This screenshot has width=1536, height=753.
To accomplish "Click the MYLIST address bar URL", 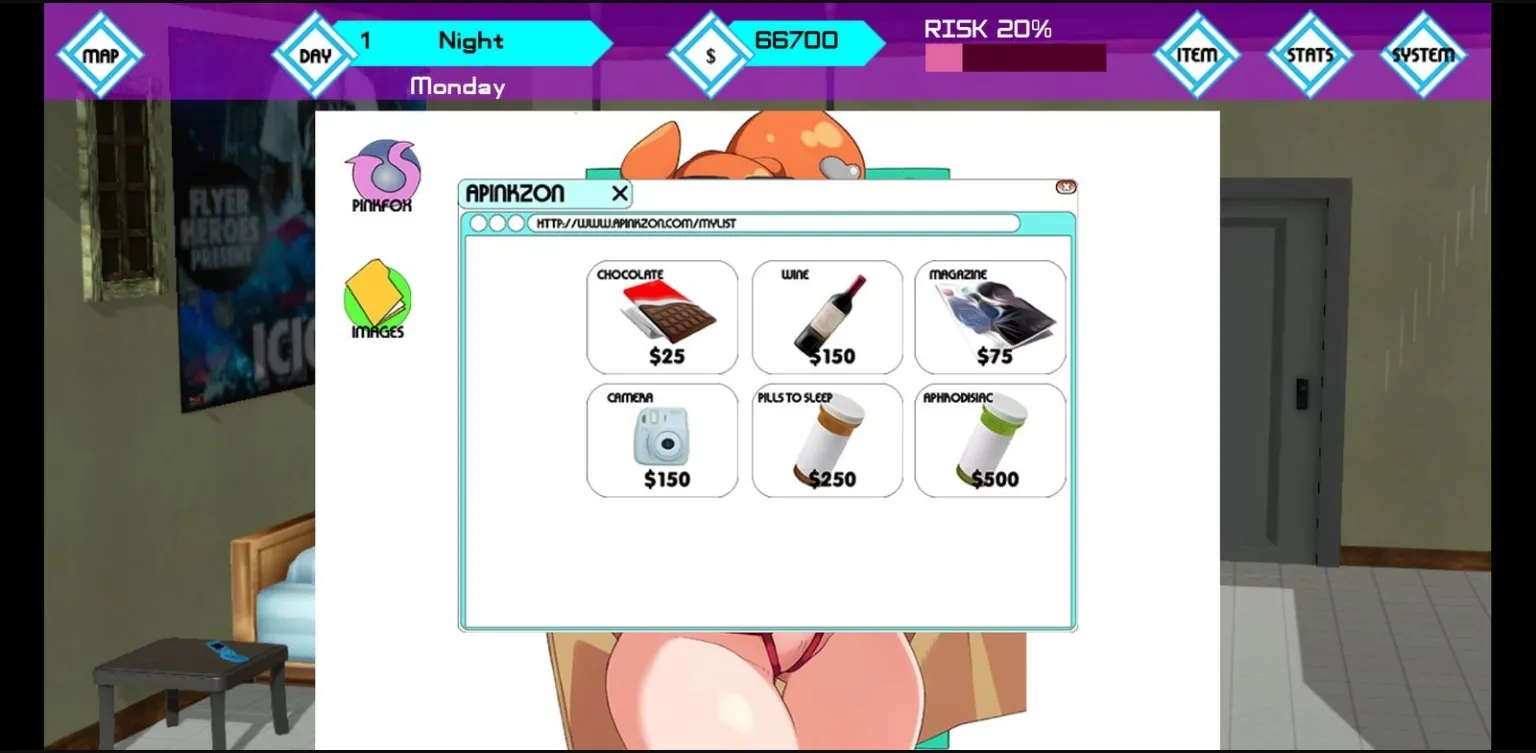I will tap(770, 222).
